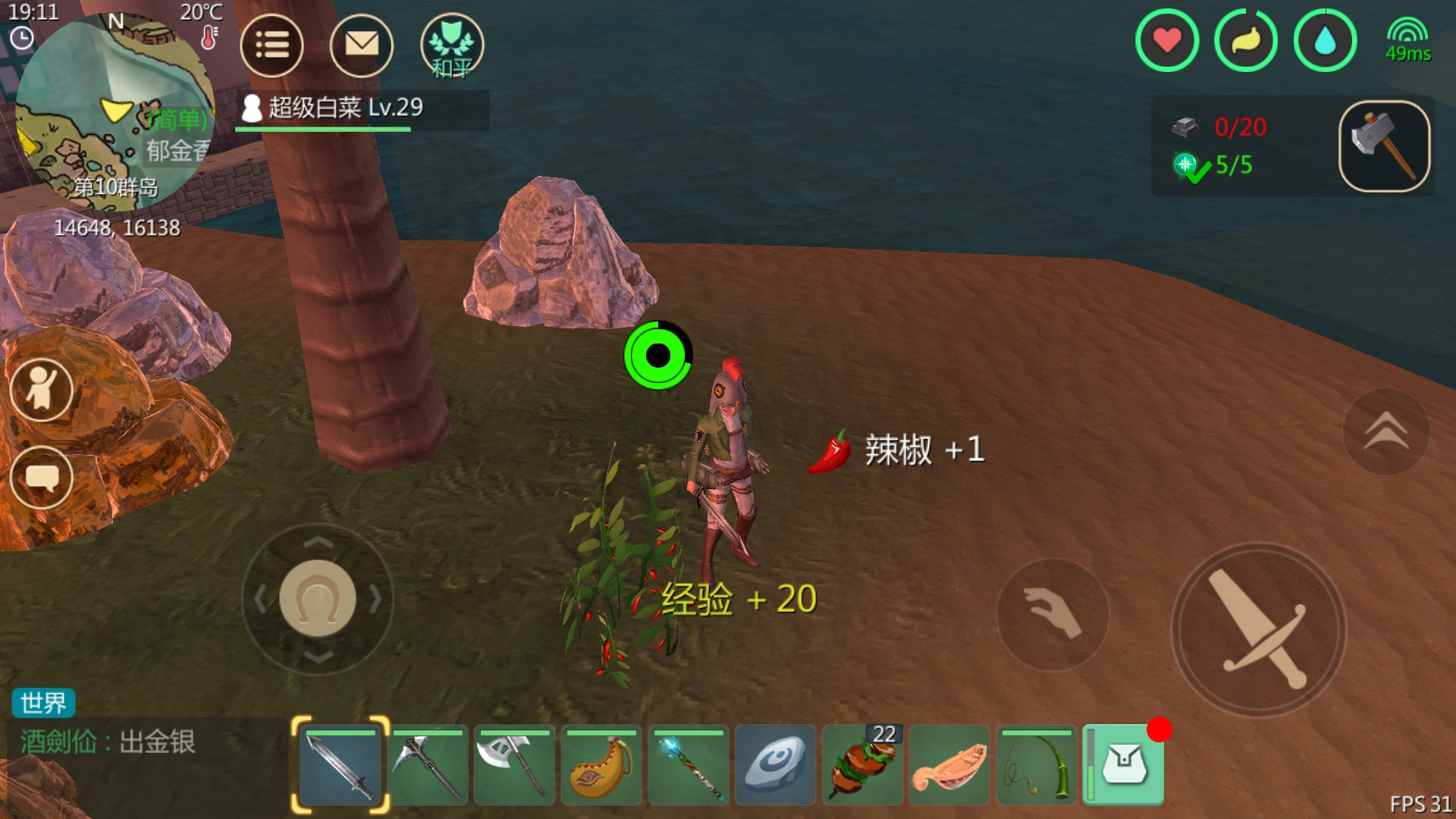Viewport: 1456px width, 819px height.
Task: Switch to the 世界 world chat channel
Action: click(x=43, y=703)
